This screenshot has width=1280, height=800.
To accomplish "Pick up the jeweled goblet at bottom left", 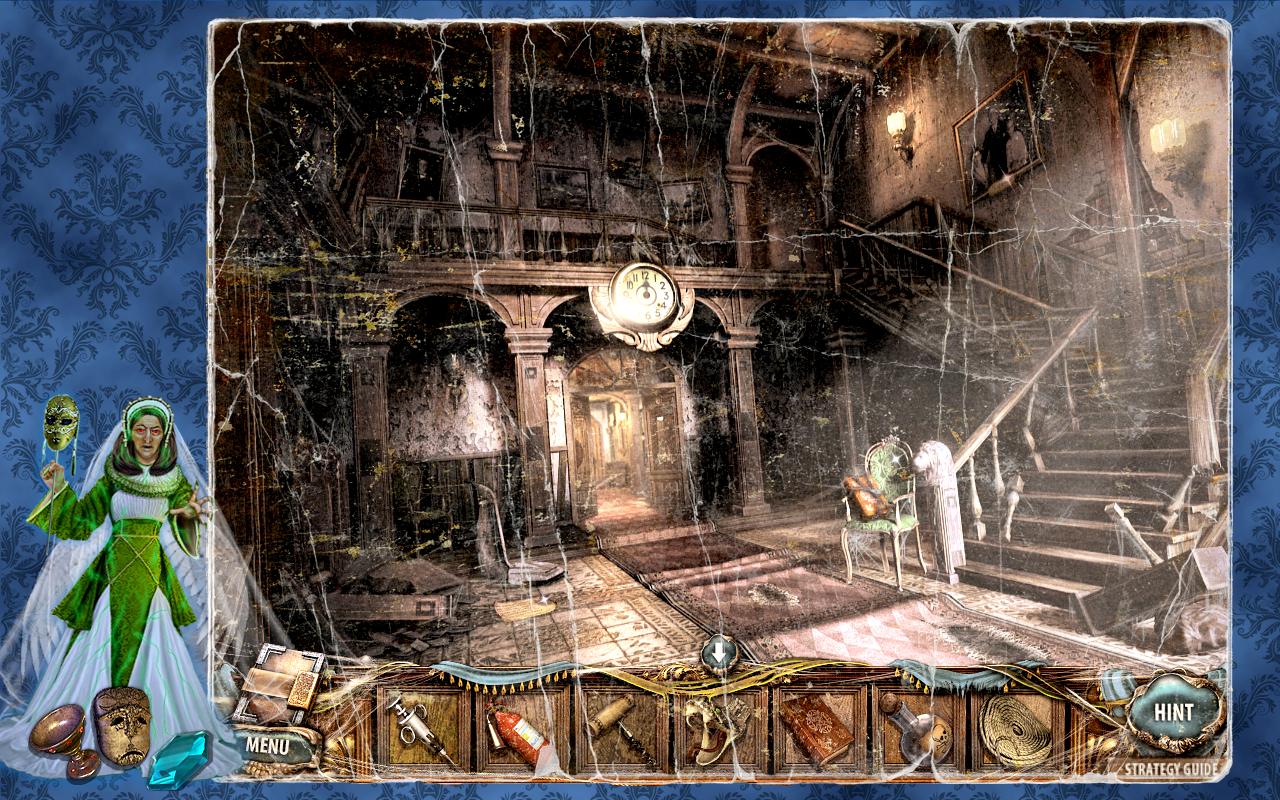I will click(55, 730).
